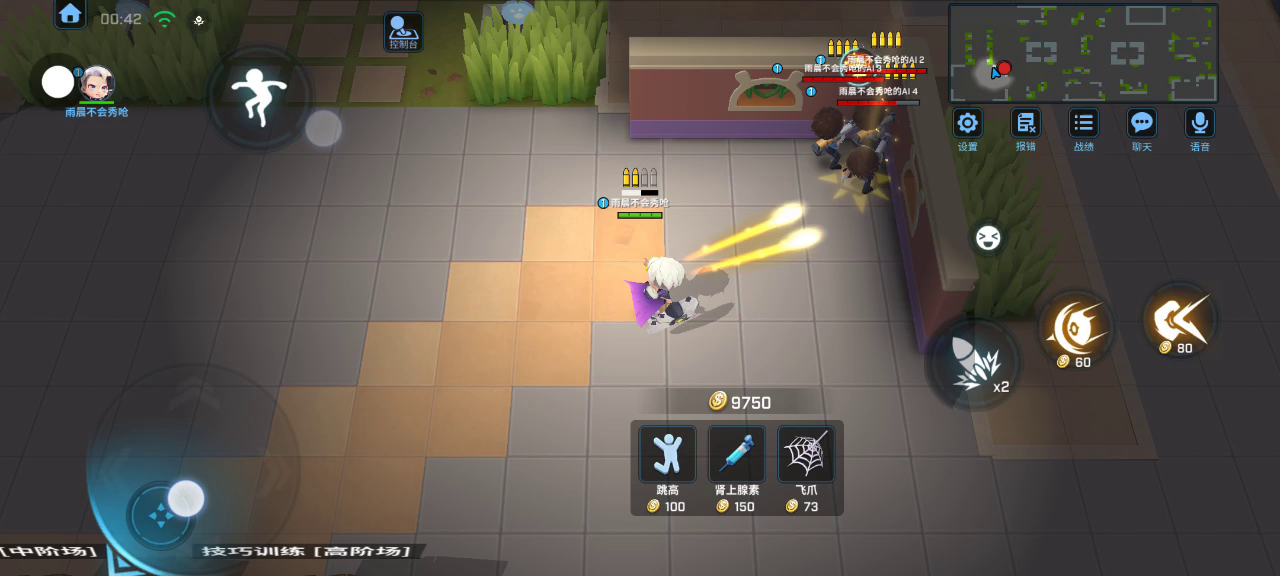The width and height of the screenshot is (1280, 576).
Task: Show the 战绩 scoreboard list
Action: 1083,124
